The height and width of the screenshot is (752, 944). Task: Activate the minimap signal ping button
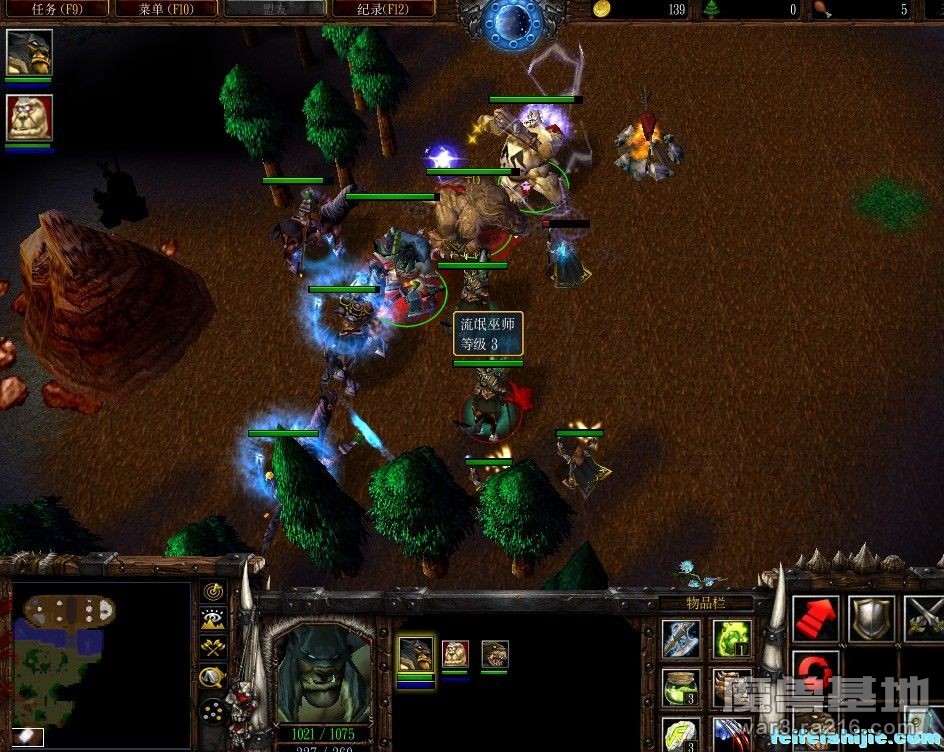pos(213,591)
